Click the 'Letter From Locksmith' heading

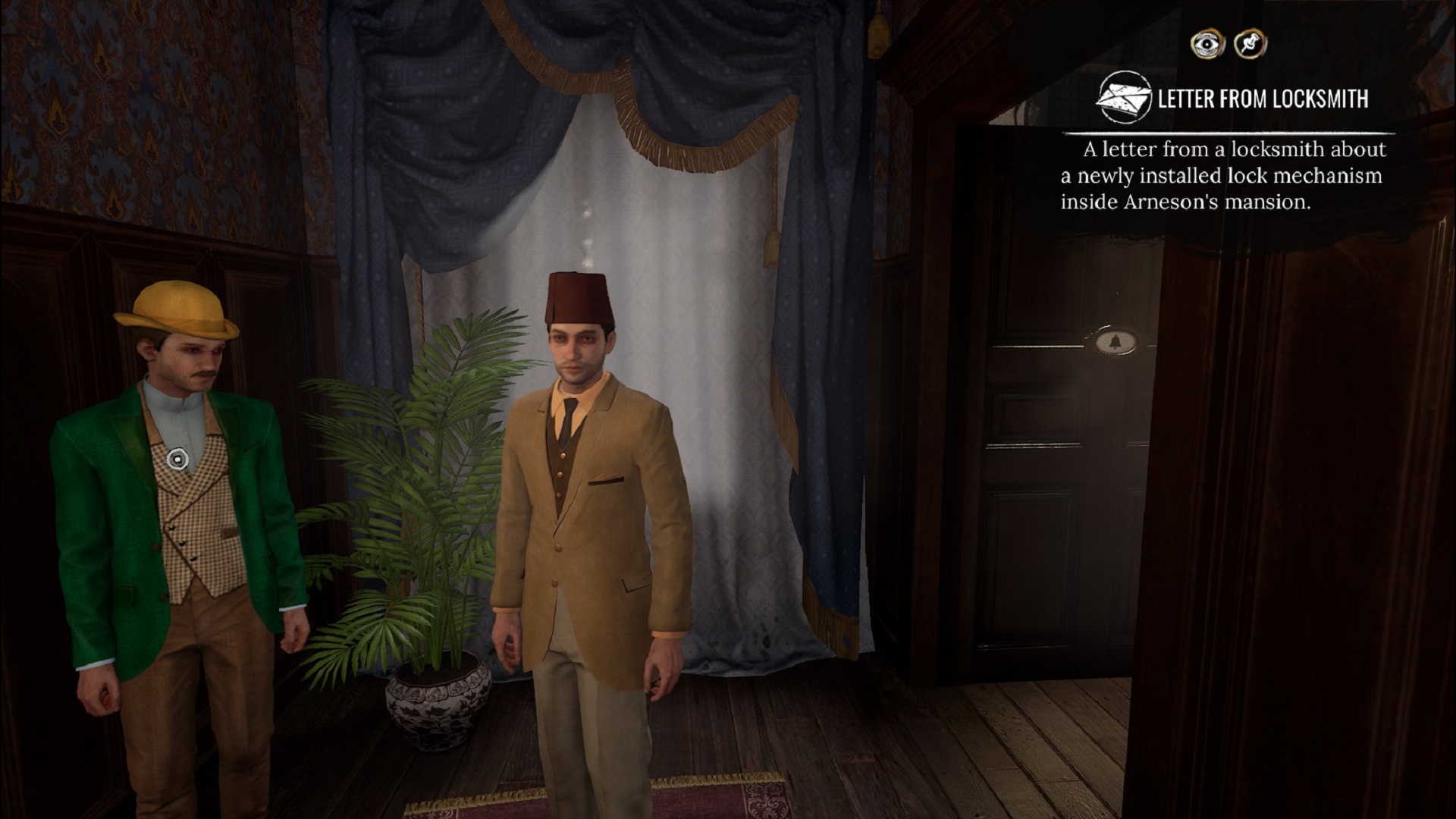(1263, 97)
